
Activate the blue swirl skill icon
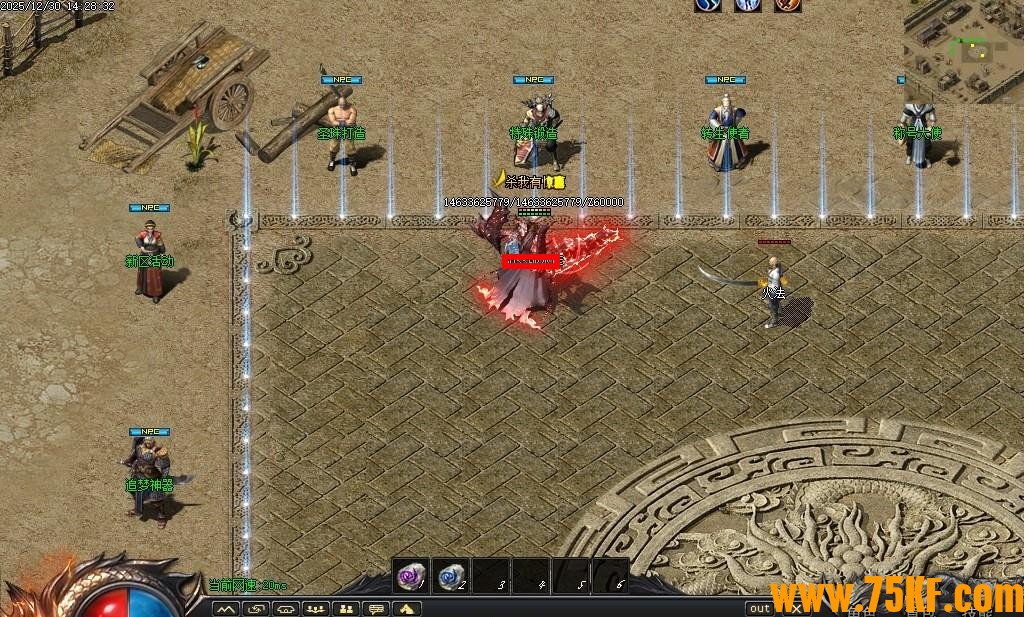(x=708, y=5)
